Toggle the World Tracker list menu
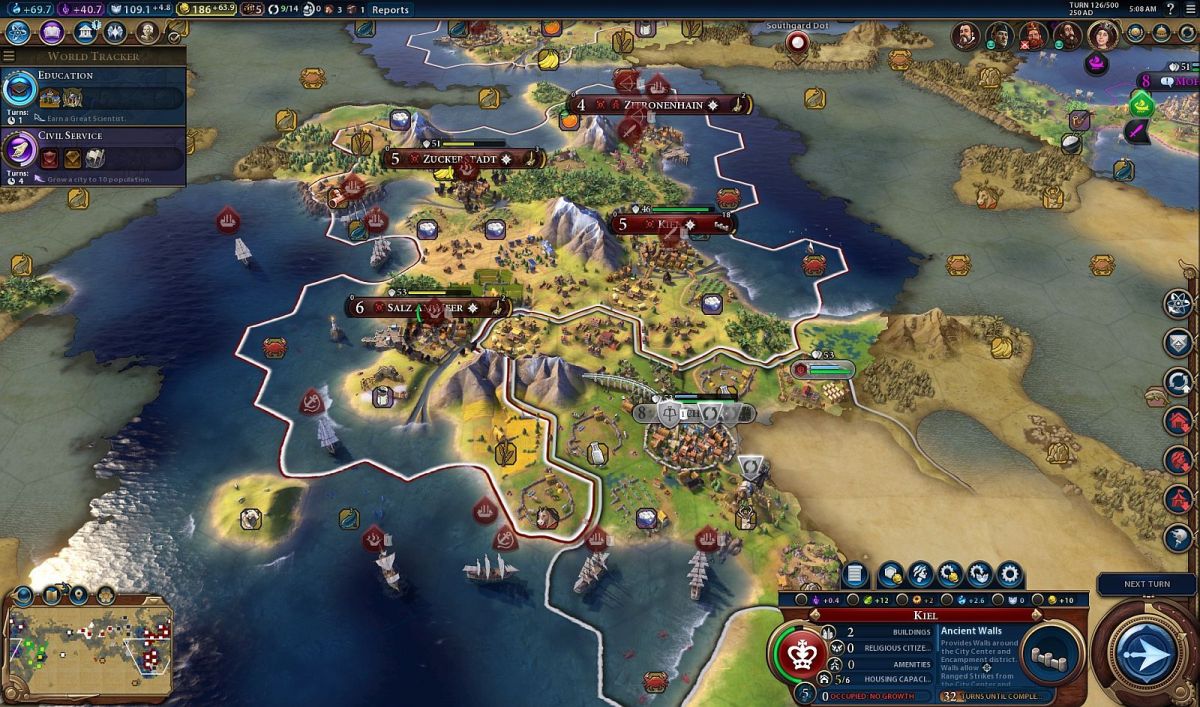The image size is (1200, 707). pyautogui.click(x=9, y=56)
